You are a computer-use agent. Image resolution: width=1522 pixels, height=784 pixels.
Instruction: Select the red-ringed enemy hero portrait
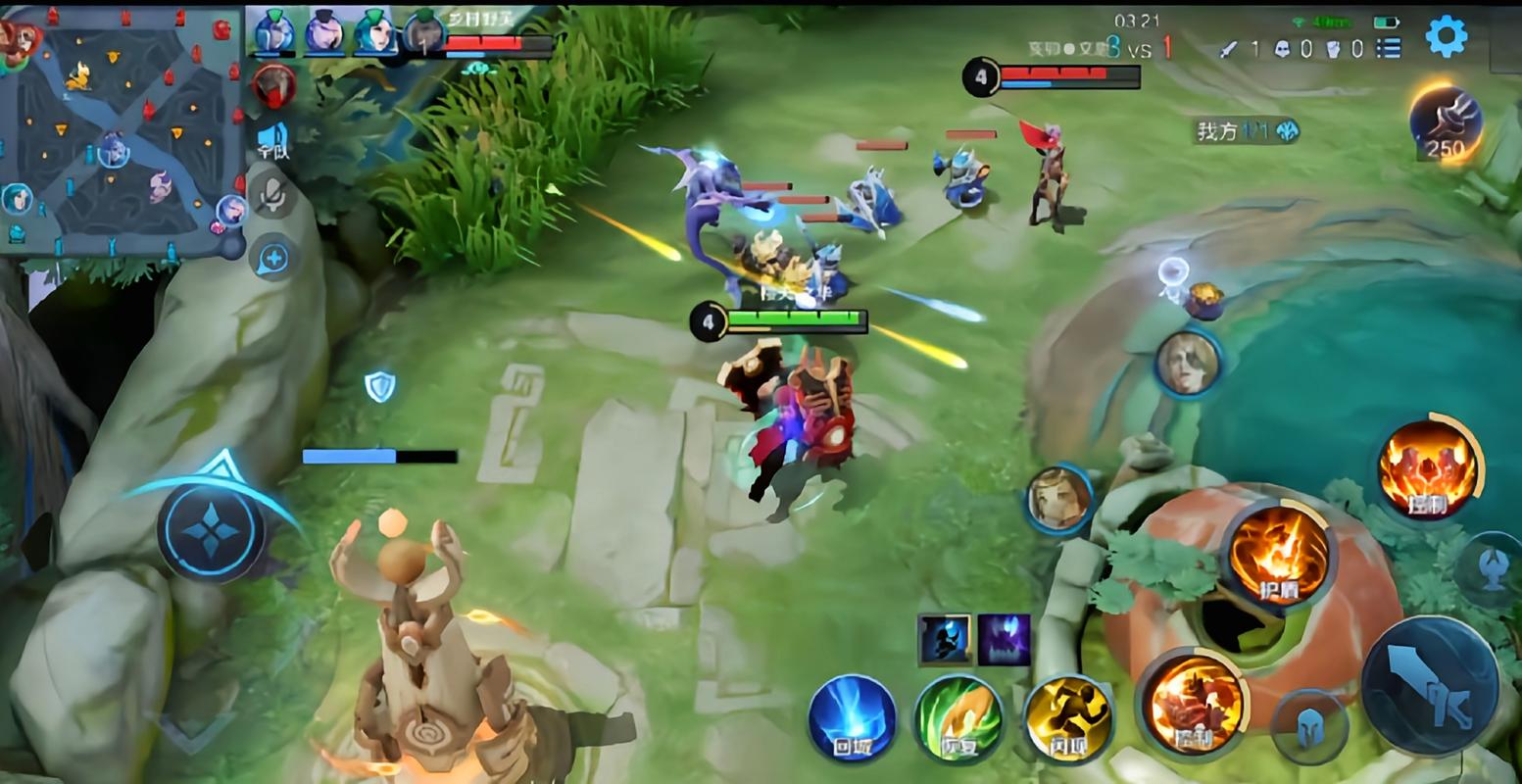275,86
